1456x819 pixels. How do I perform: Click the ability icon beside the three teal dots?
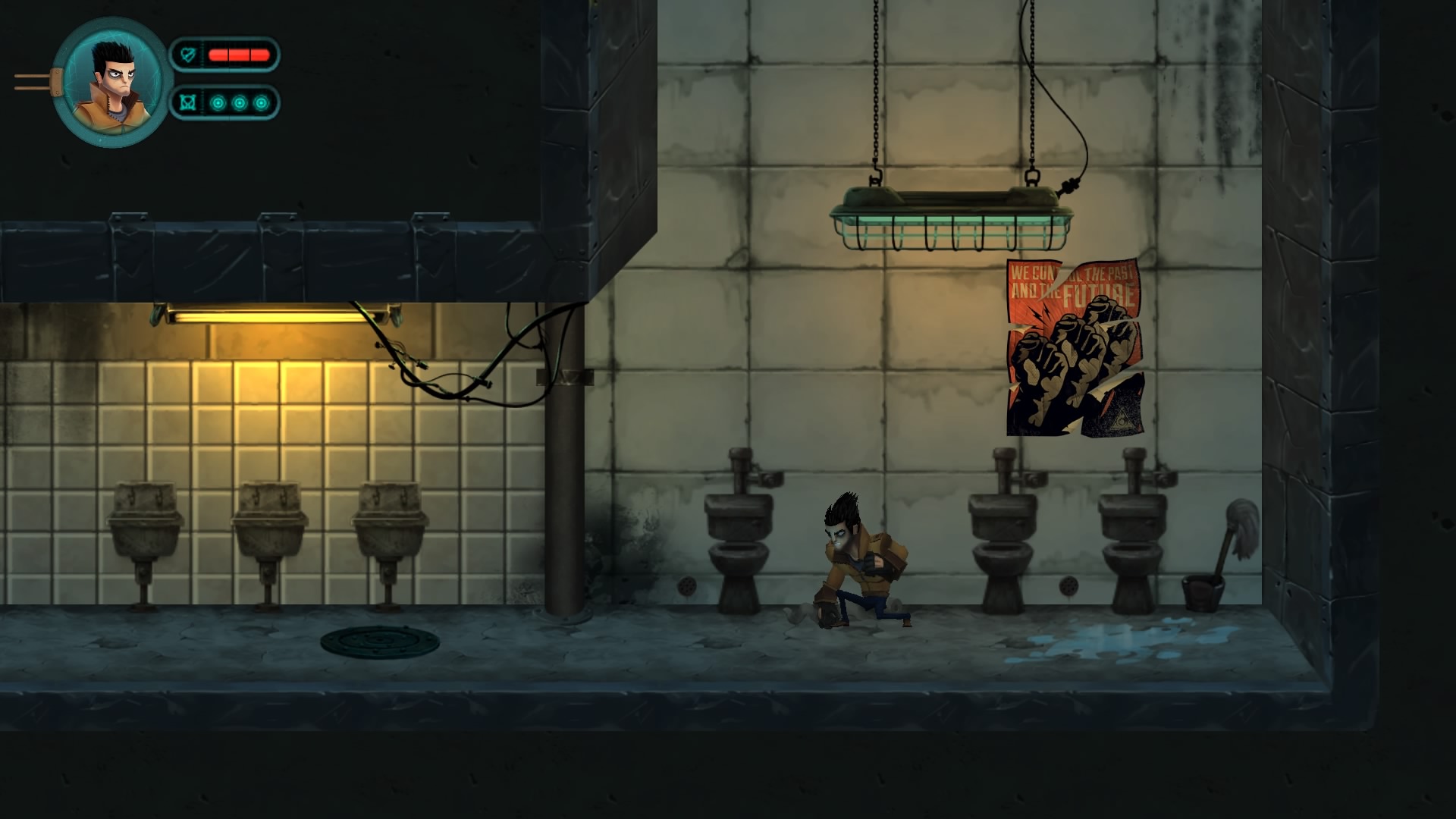point(188,102)
